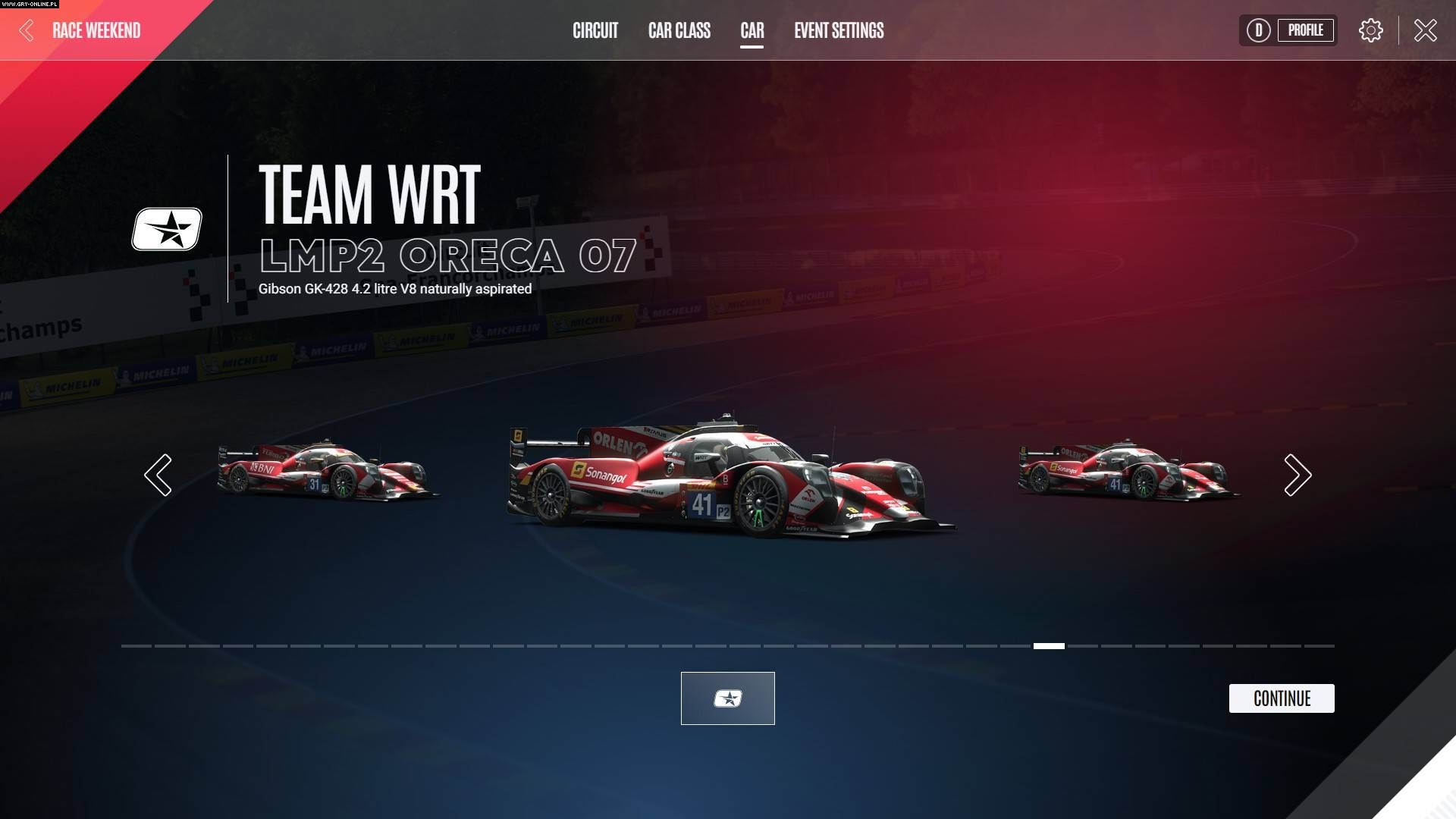
Task: Select the star logo brand filter box
Action: click(727, 698)
